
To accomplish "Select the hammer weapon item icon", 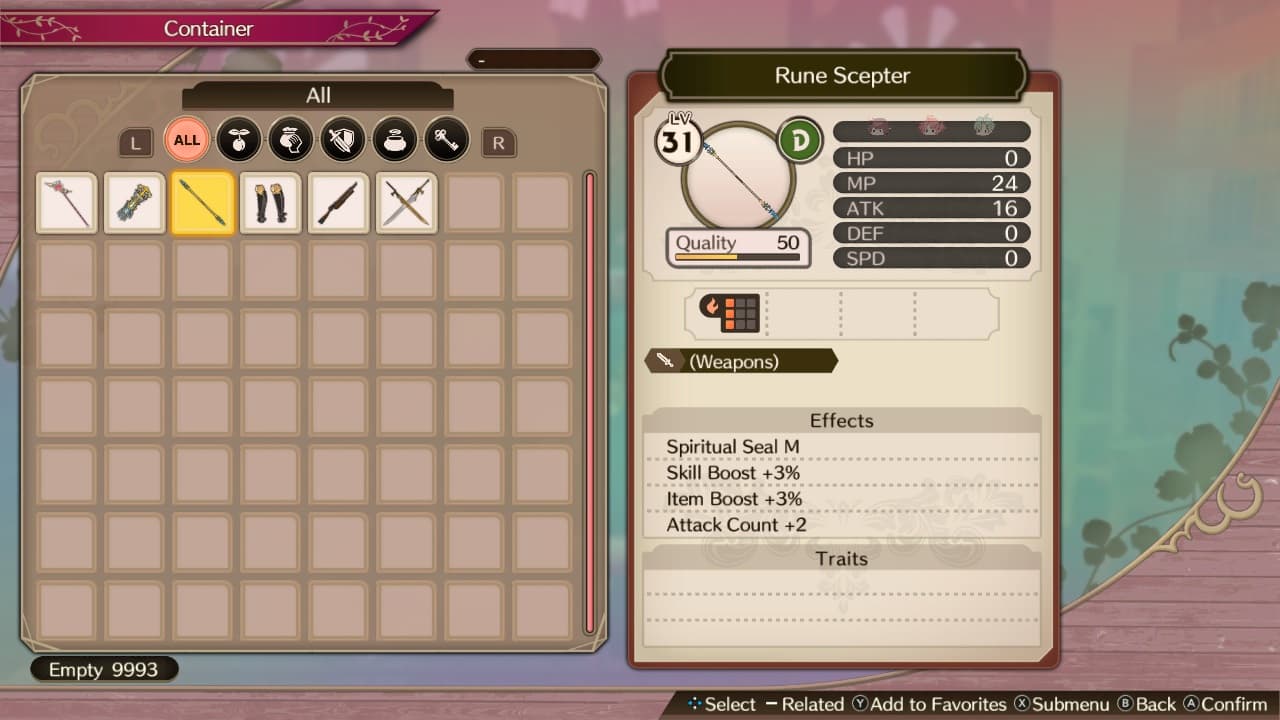I will tap(338, 202).
